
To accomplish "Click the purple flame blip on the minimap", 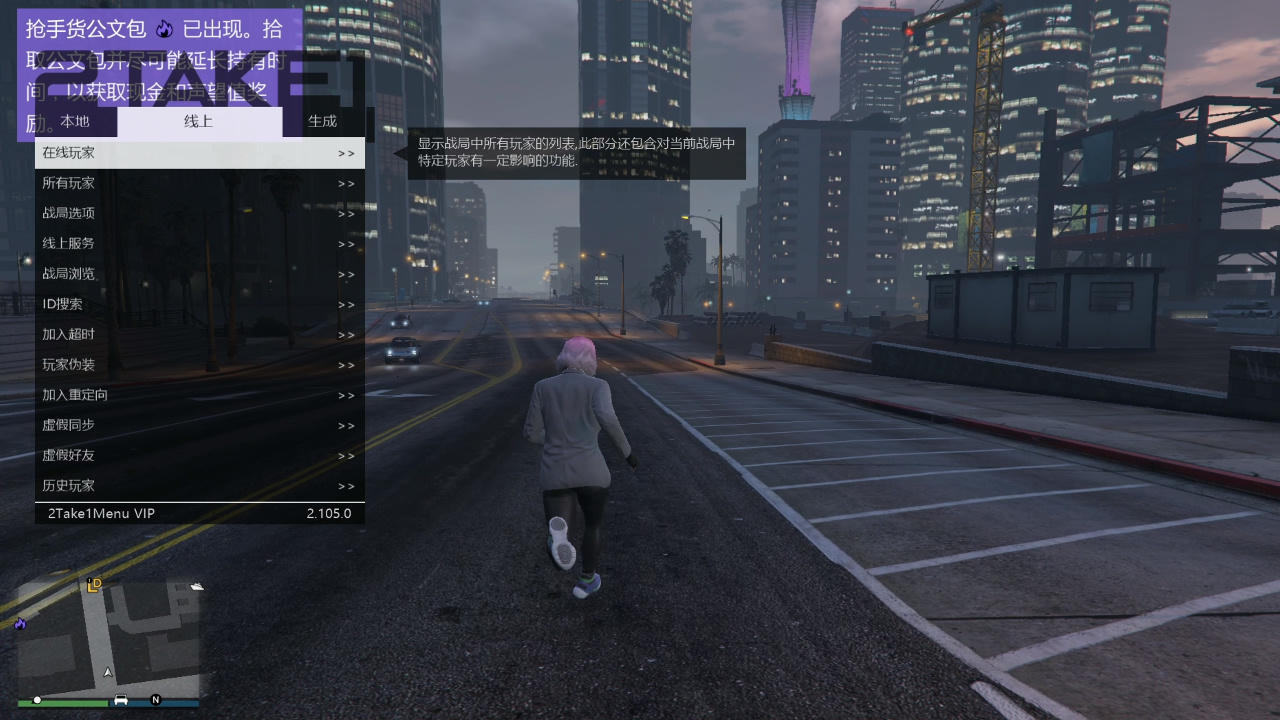I will [21, 625].
